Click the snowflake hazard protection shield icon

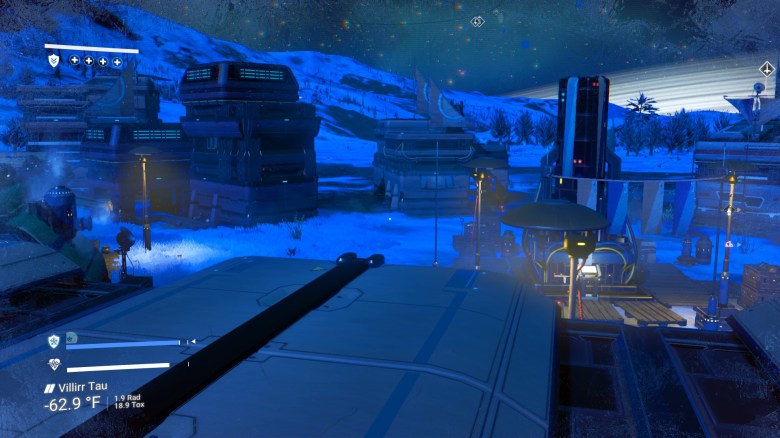pos(54,341)
